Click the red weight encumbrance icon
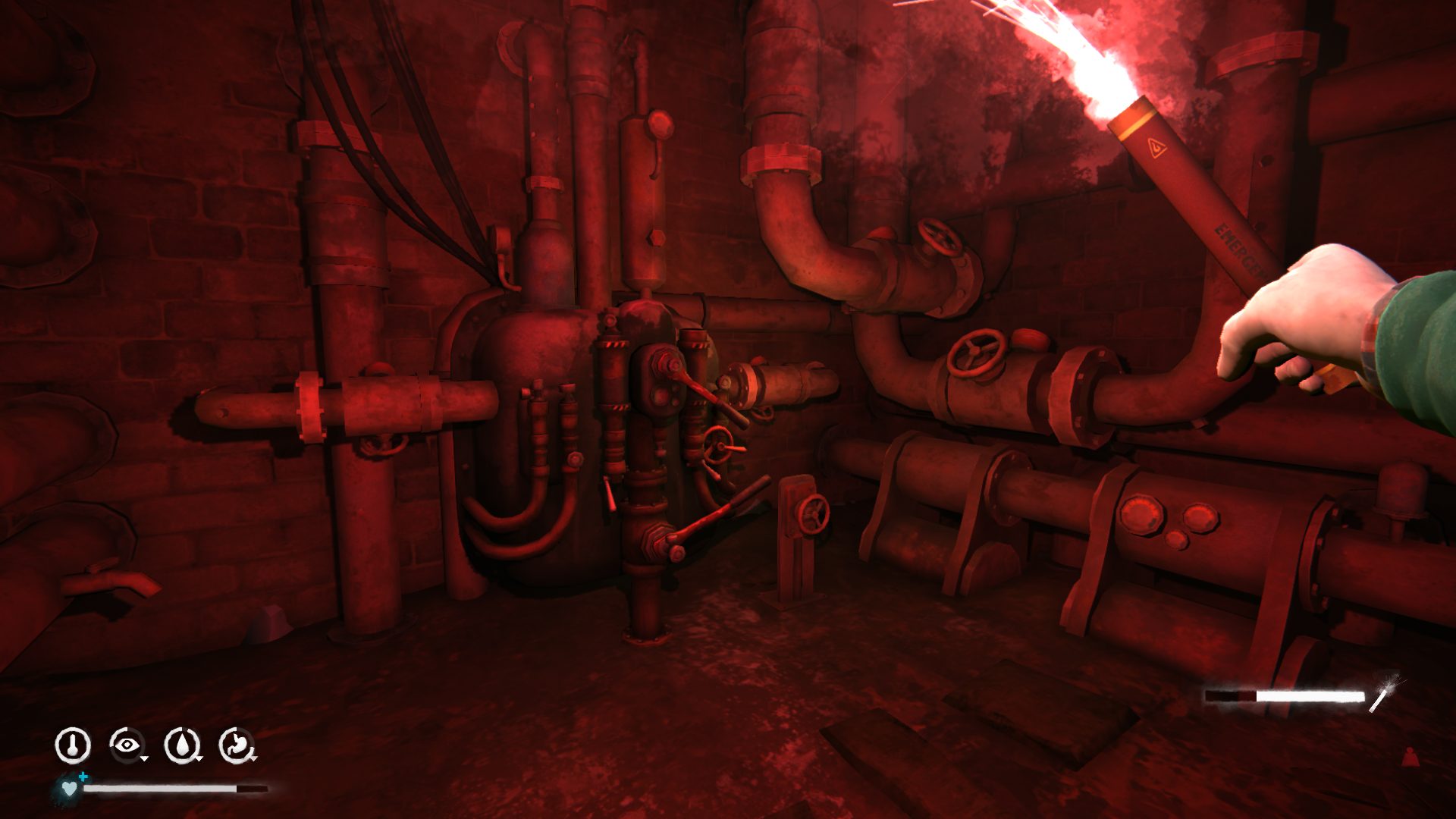 (1410, 757)
